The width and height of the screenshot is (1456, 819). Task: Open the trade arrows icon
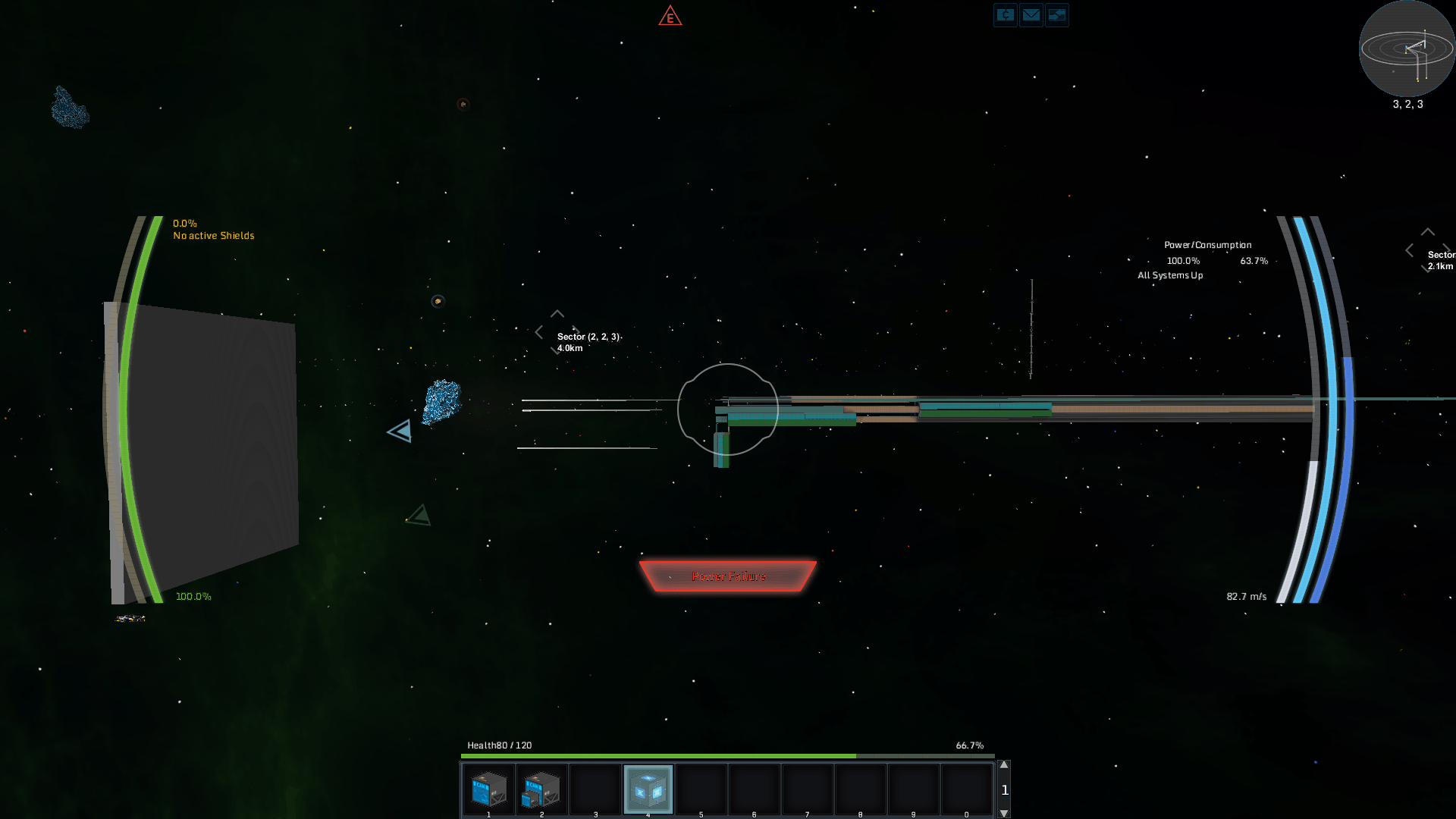coord(1056,15)
